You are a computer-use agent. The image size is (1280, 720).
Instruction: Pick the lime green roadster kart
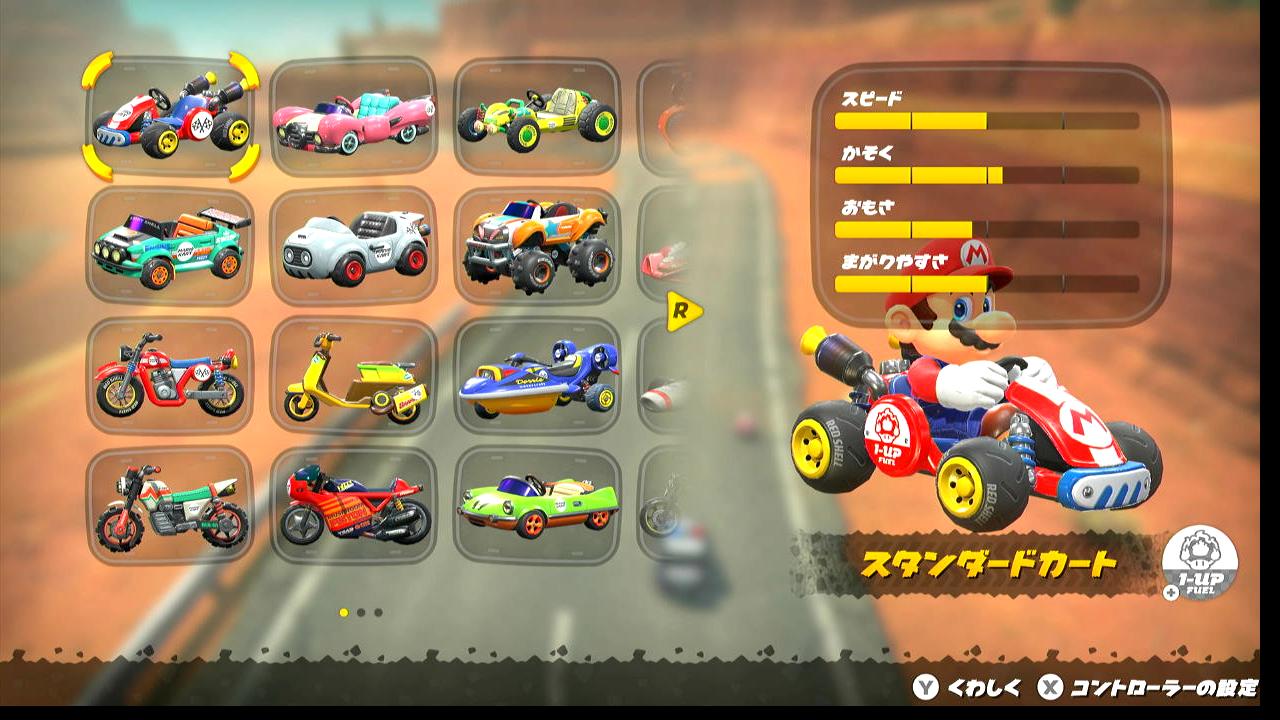coord(537,505)
